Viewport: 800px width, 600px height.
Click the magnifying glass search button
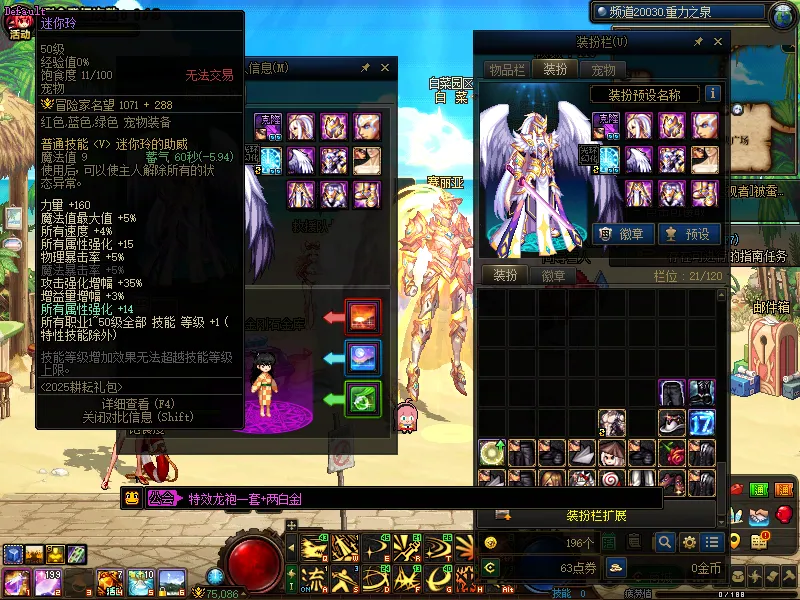(664, 542)
